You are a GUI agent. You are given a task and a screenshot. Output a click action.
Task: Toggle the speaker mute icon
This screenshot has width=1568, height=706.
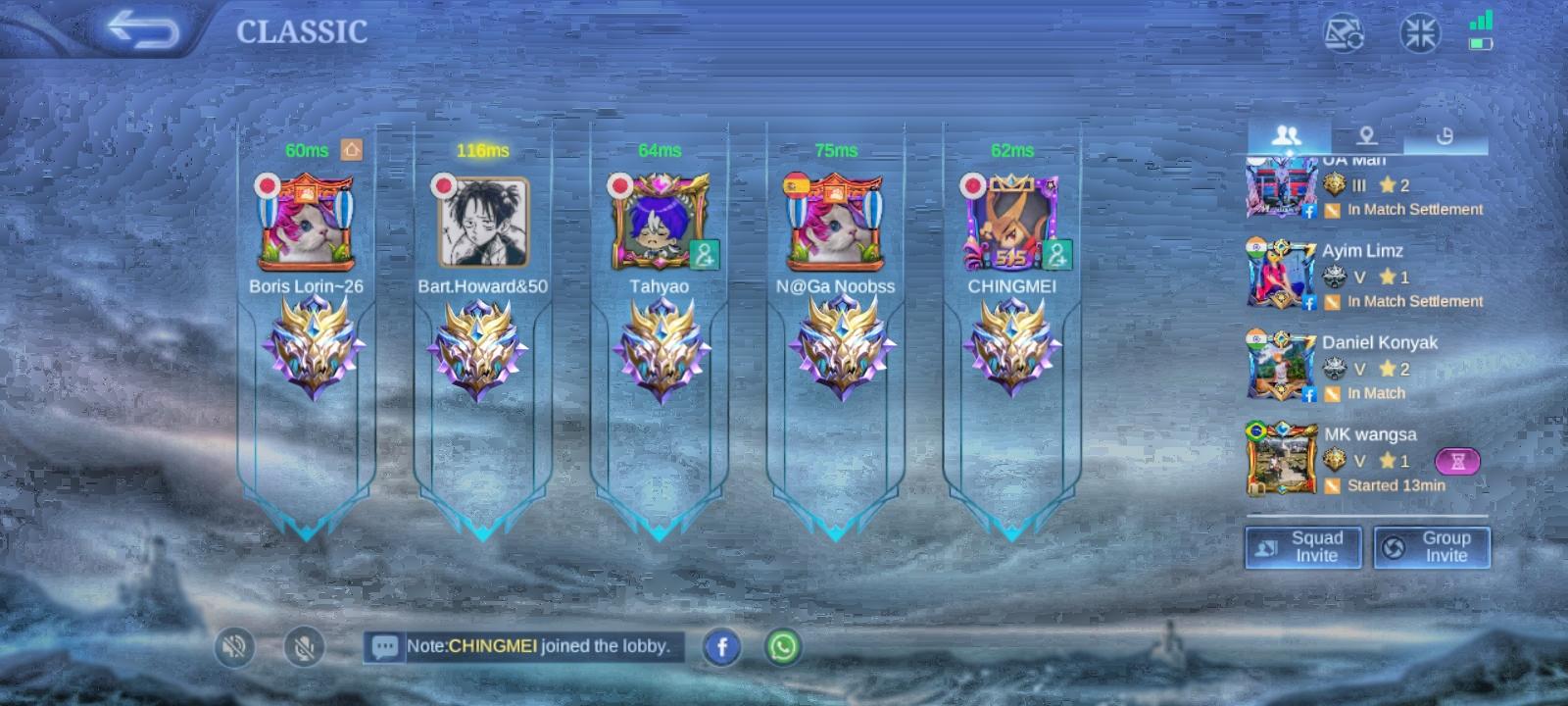tap(234, 647)
